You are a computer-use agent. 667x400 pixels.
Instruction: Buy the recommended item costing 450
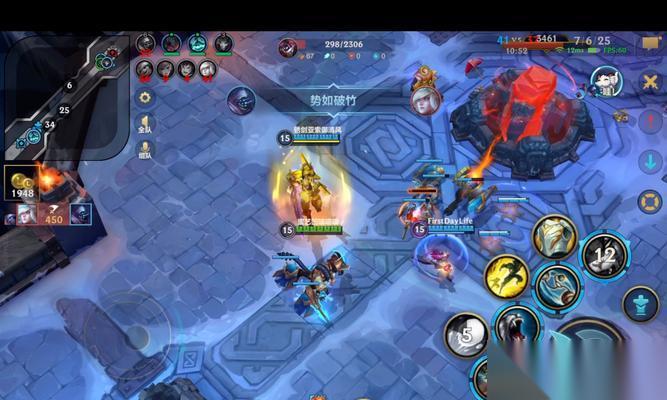point(52,212)
